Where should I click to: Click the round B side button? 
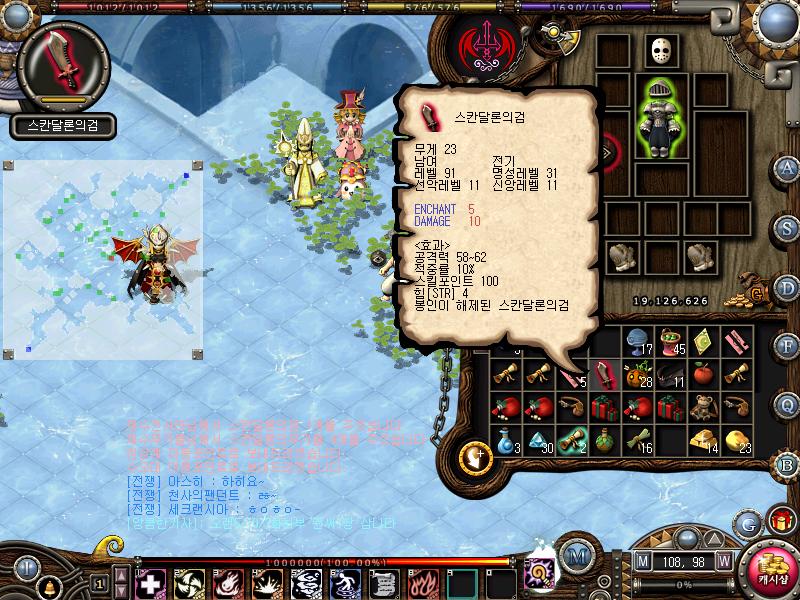(787, 465)
